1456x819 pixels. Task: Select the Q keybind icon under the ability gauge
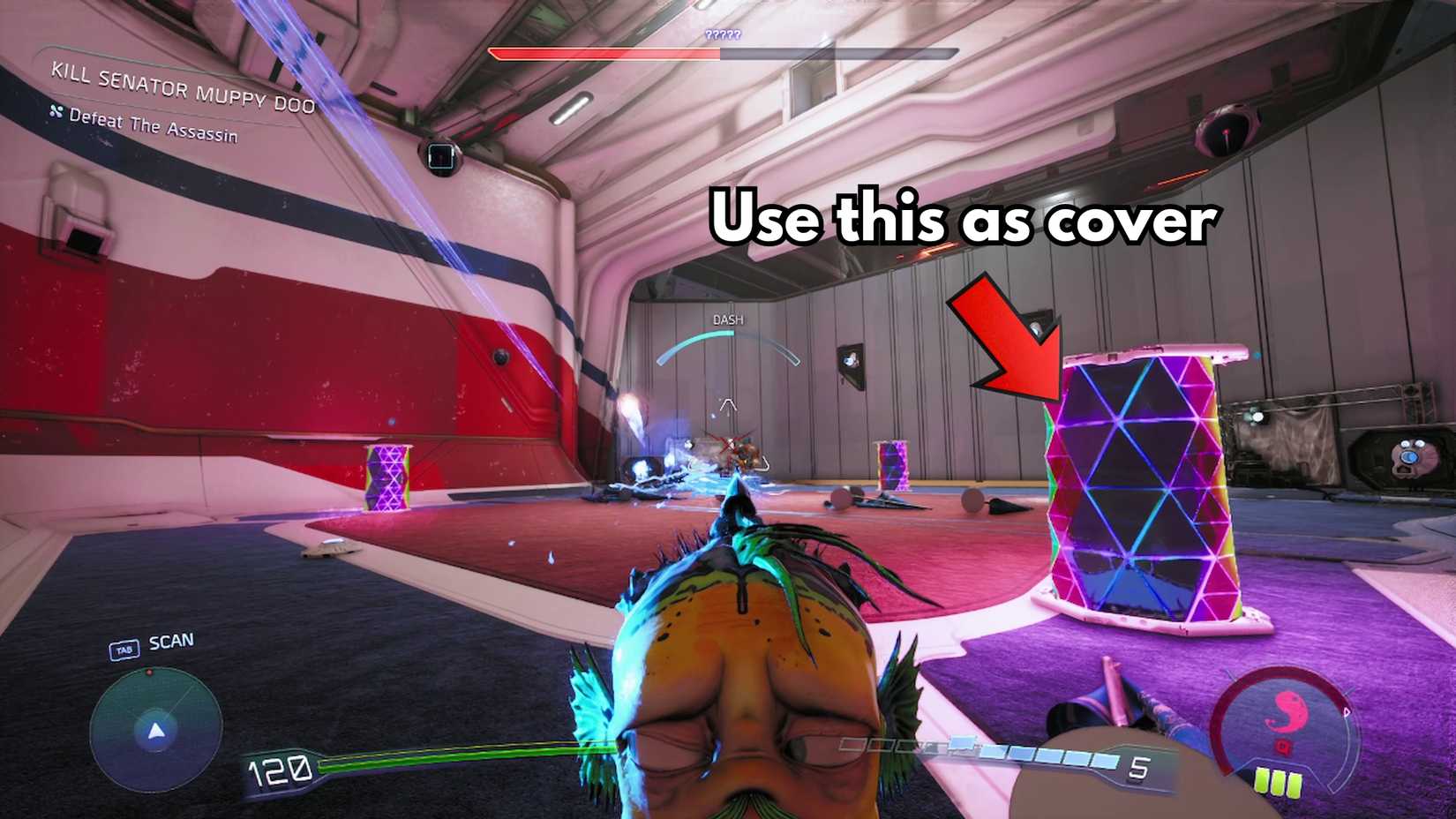click(1284, 746)
